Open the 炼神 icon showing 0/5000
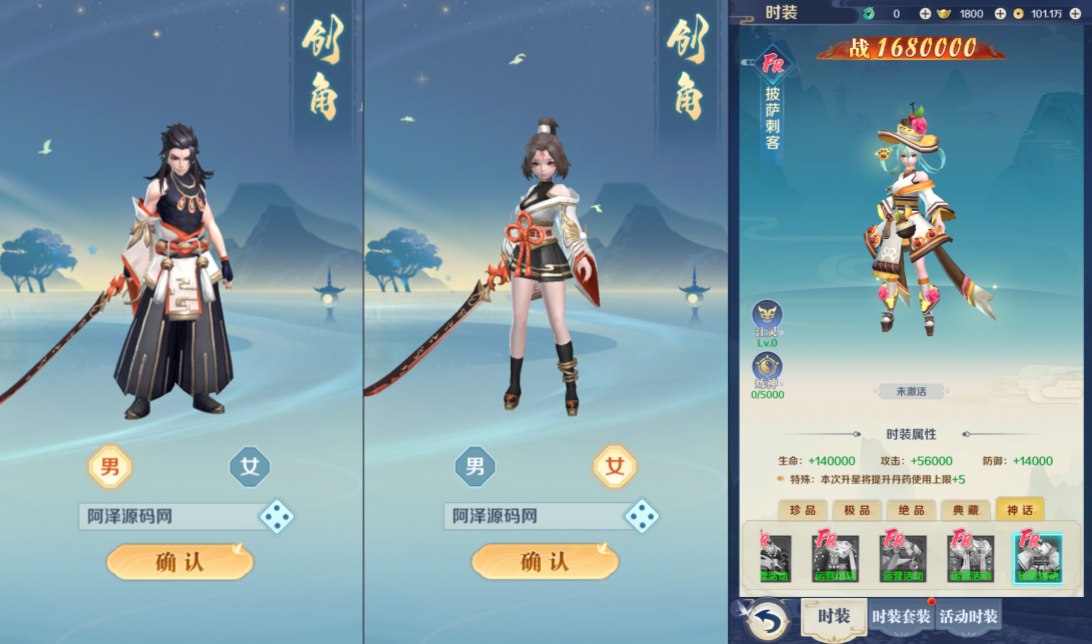 pos(767,367)
